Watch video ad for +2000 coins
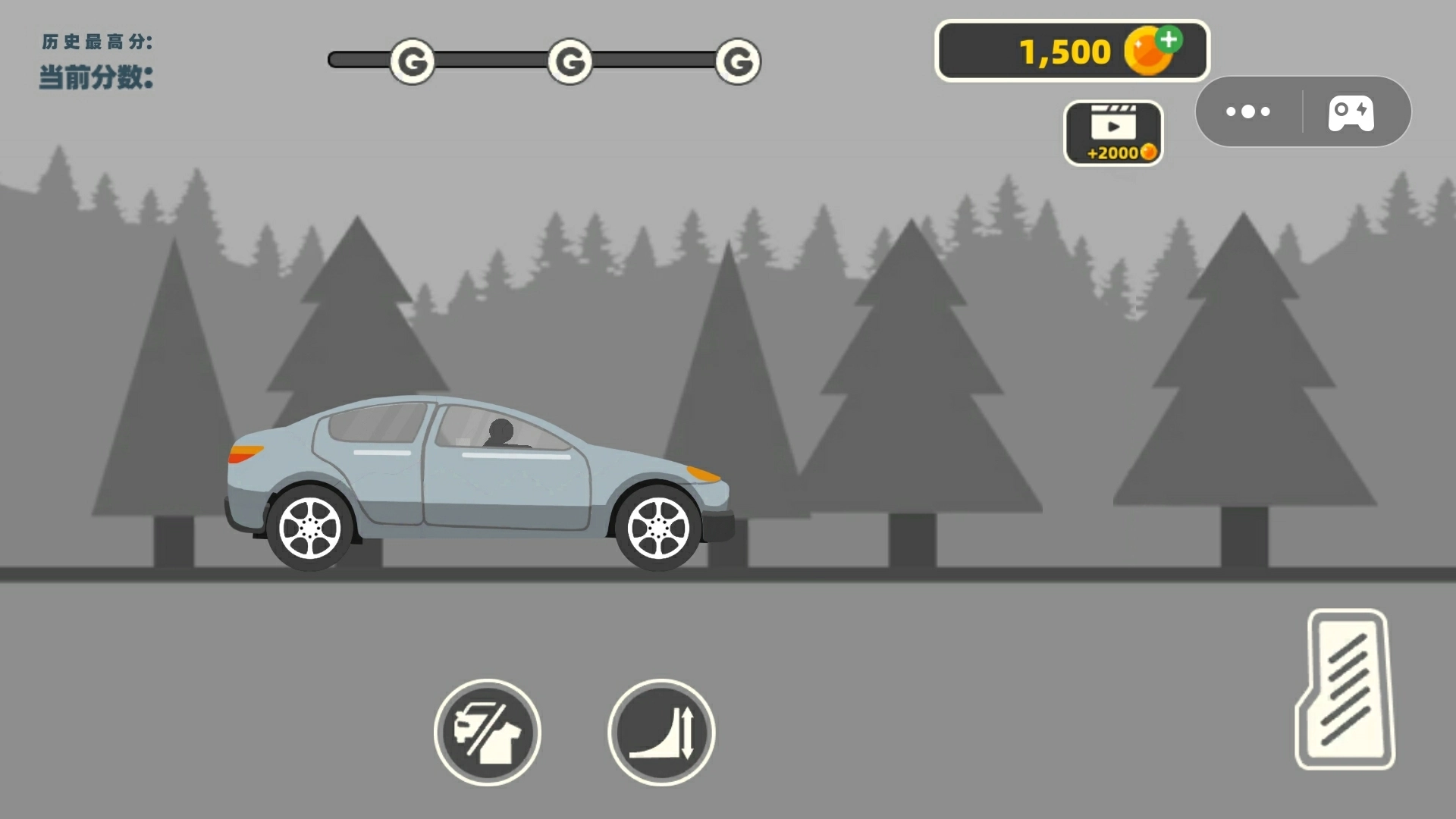Image resolution: width=1456 pixels, height=819 pixels. pos(1113,133)
